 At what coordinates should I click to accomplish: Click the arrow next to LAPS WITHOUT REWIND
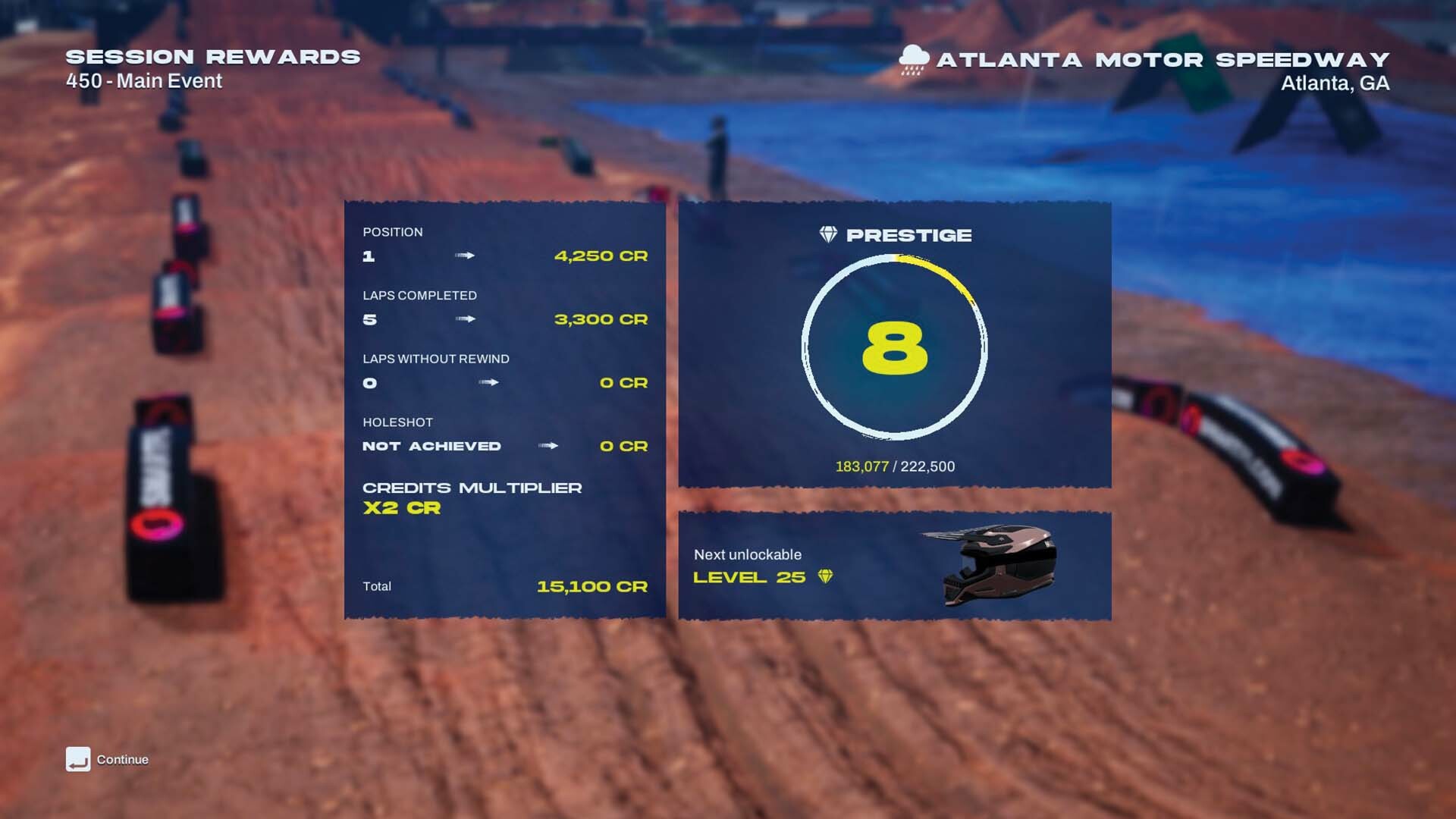pos(490,383)
